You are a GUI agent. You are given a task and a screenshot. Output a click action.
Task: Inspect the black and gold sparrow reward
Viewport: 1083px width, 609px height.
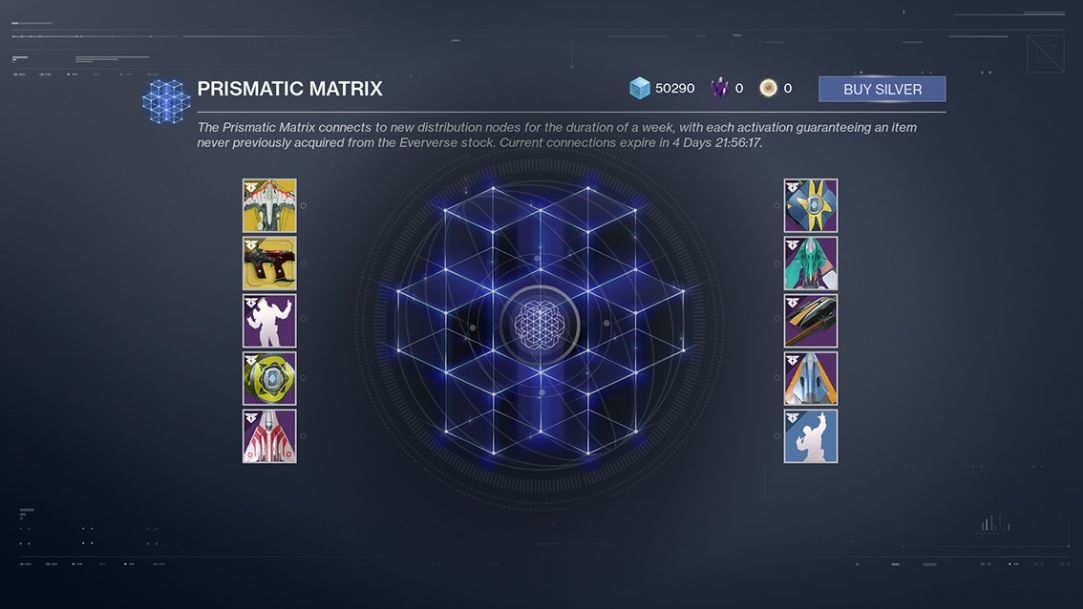click(811, 321)
